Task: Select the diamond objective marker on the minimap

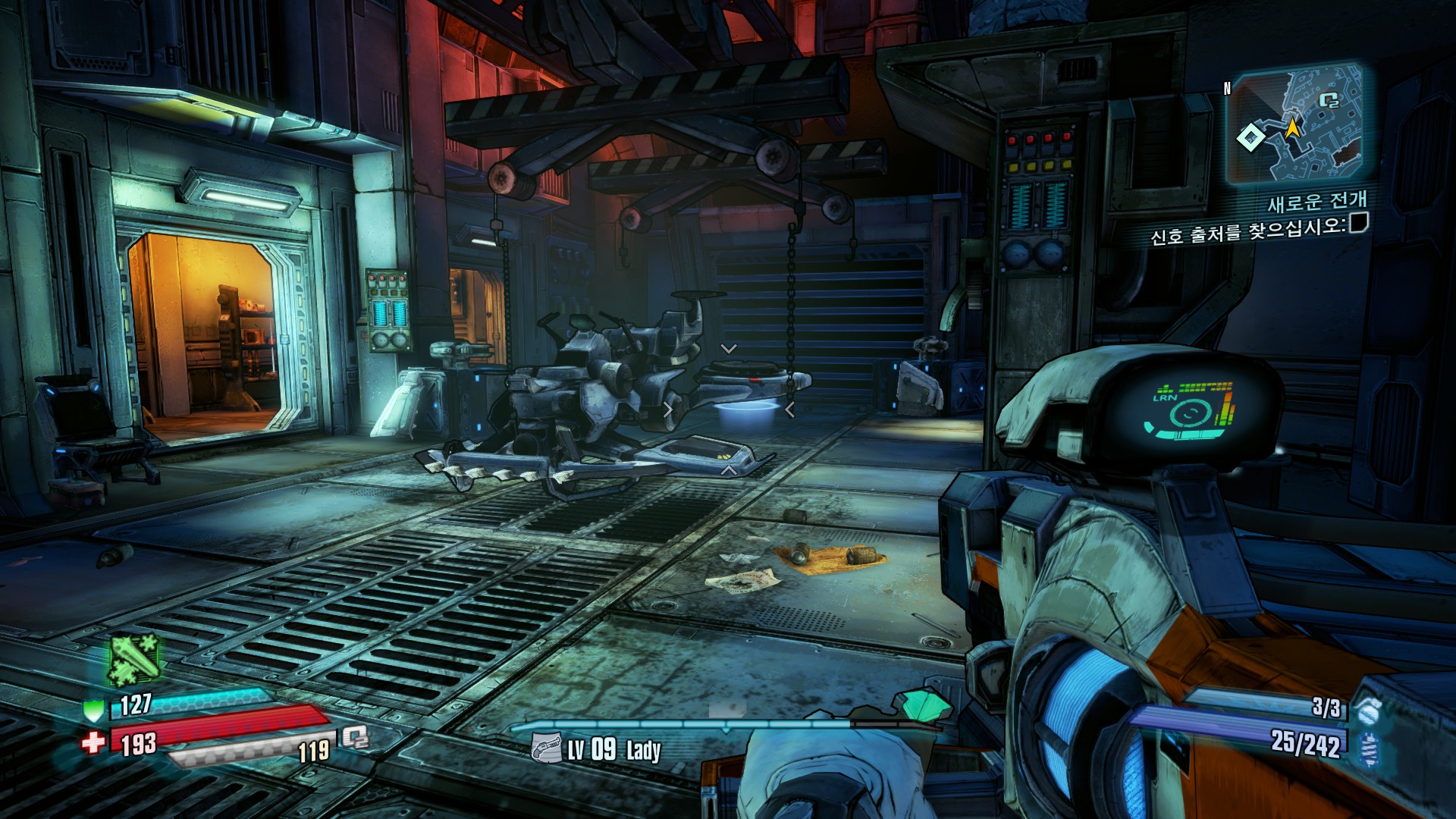Action: click(1250, 137)
